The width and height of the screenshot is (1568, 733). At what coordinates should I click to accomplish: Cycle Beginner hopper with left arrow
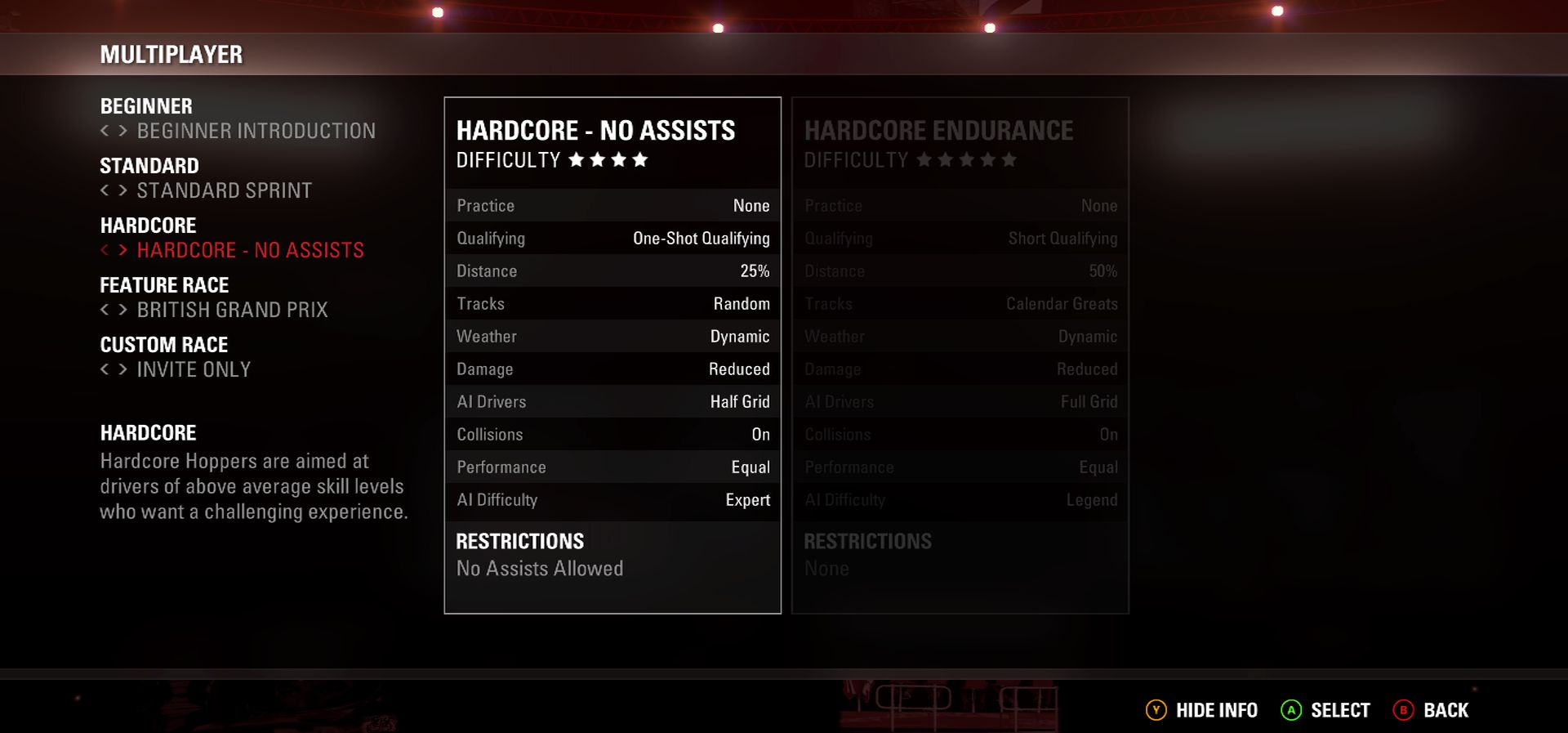pyautogui.click(x=105, y=131)
